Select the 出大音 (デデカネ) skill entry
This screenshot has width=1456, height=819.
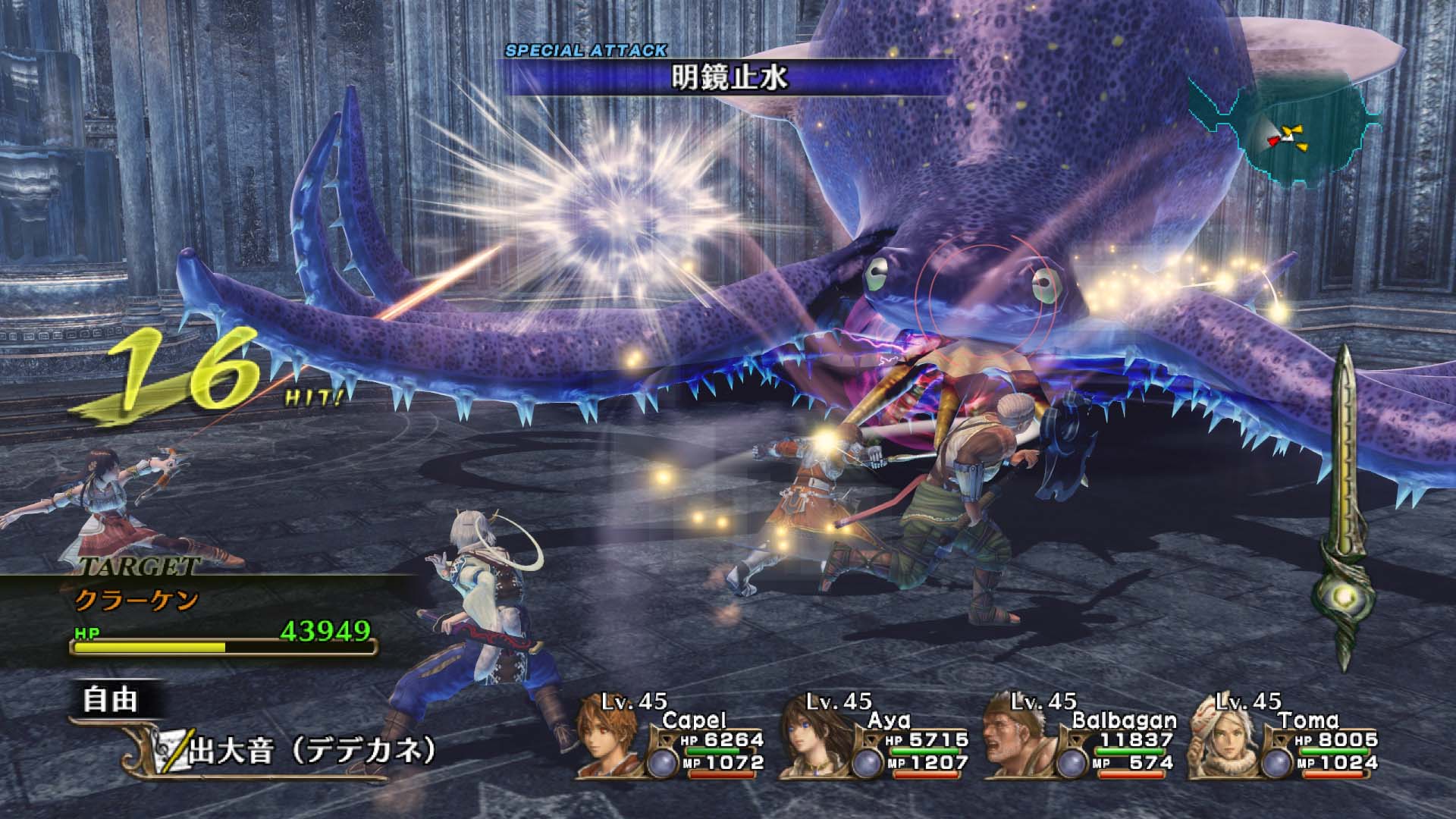click(x=312, y=751)
